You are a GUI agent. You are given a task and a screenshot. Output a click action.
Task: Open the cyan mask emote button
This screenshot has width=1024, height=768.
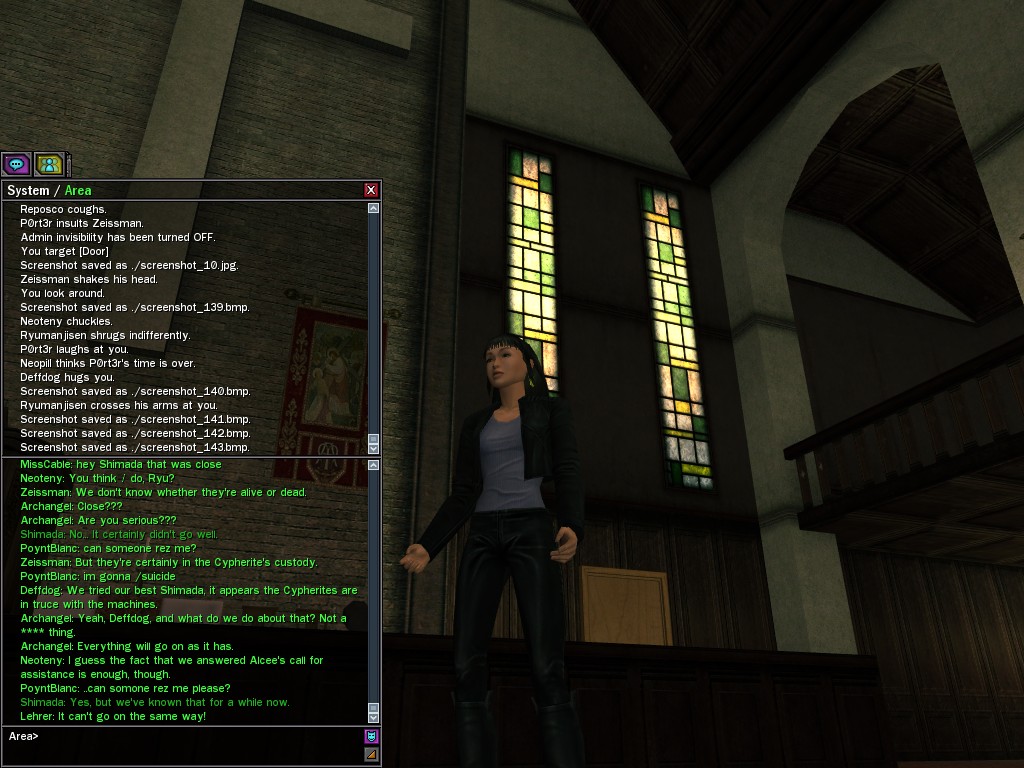pyautogui.click(x=372, y=737)
